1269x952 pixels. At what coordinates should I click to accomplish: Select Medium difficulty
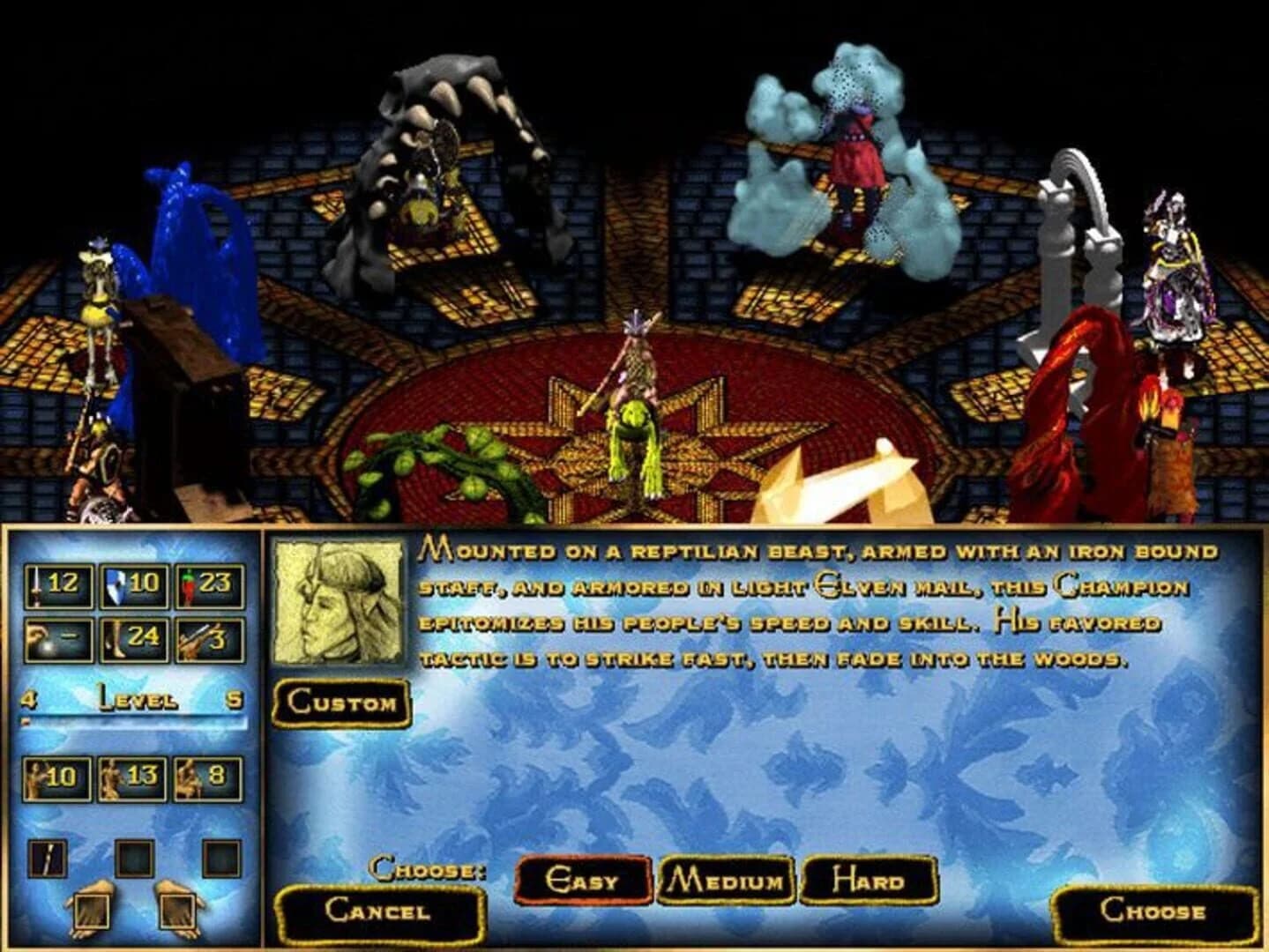(x=728, y=877)
